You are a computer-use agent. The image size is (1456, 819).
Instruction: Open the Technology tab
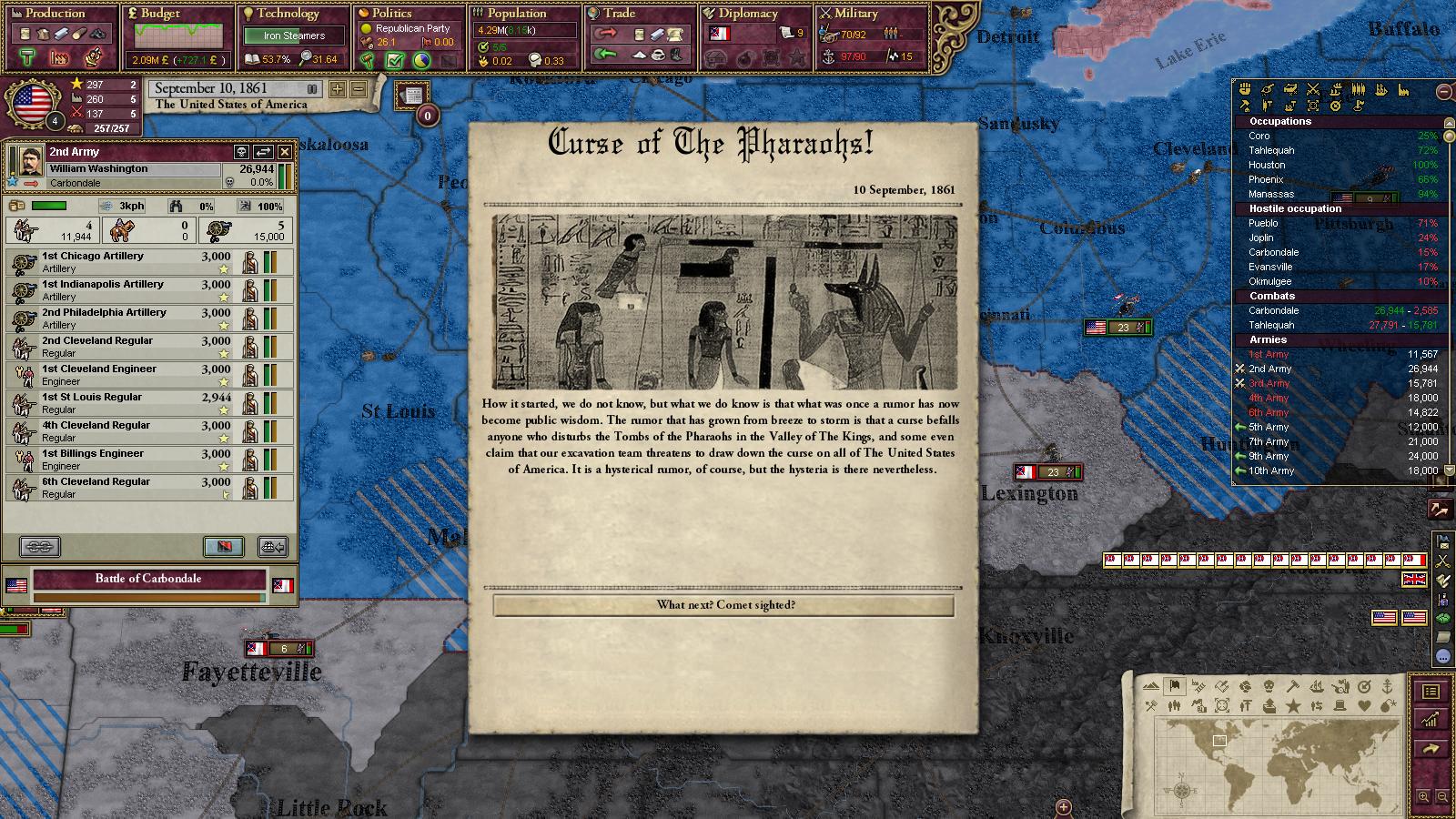click(287, 14)
